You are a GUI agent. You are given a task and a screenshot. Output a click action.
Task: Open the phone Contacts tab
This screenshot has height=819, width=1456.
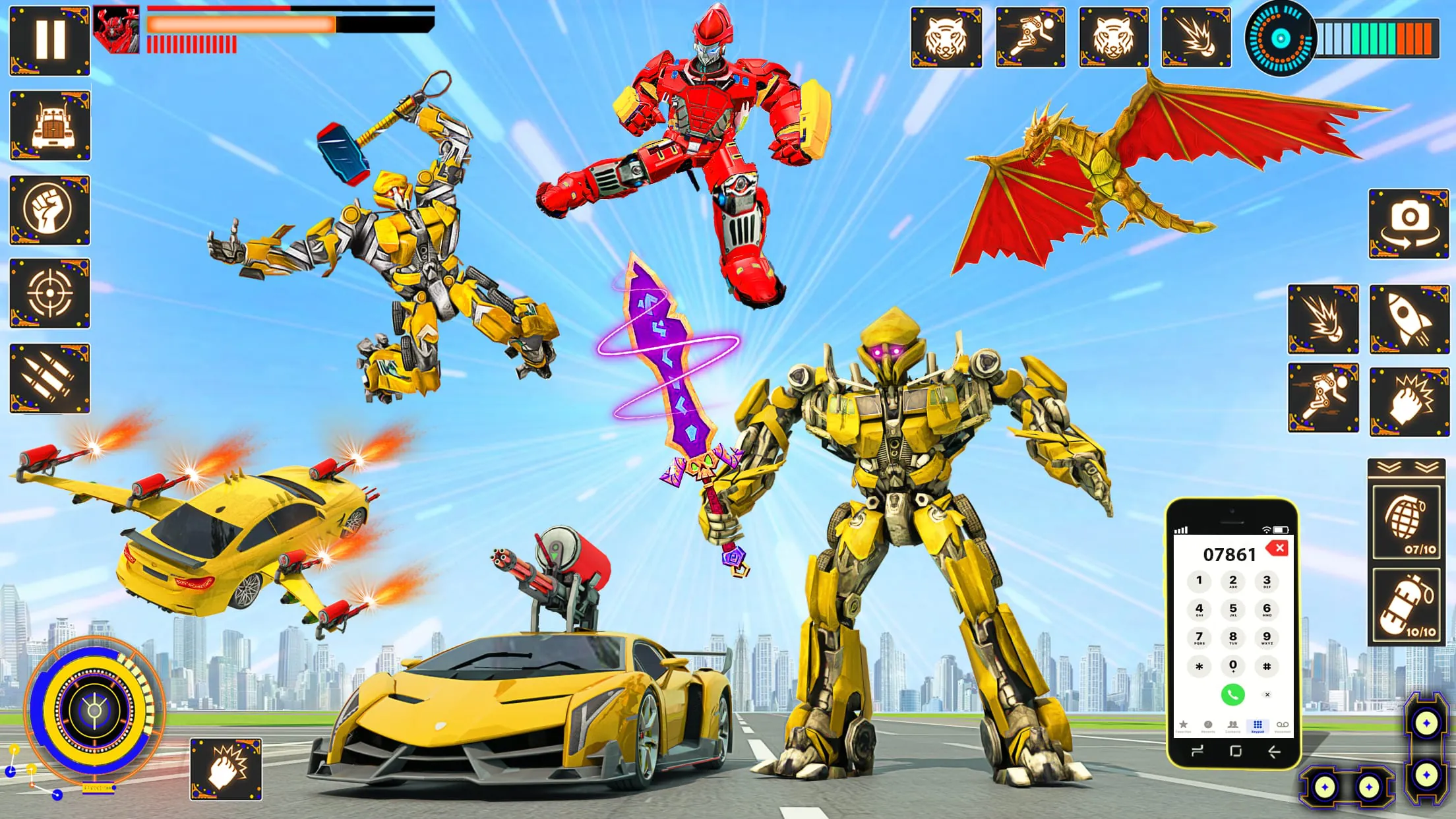click(1234, 725)
